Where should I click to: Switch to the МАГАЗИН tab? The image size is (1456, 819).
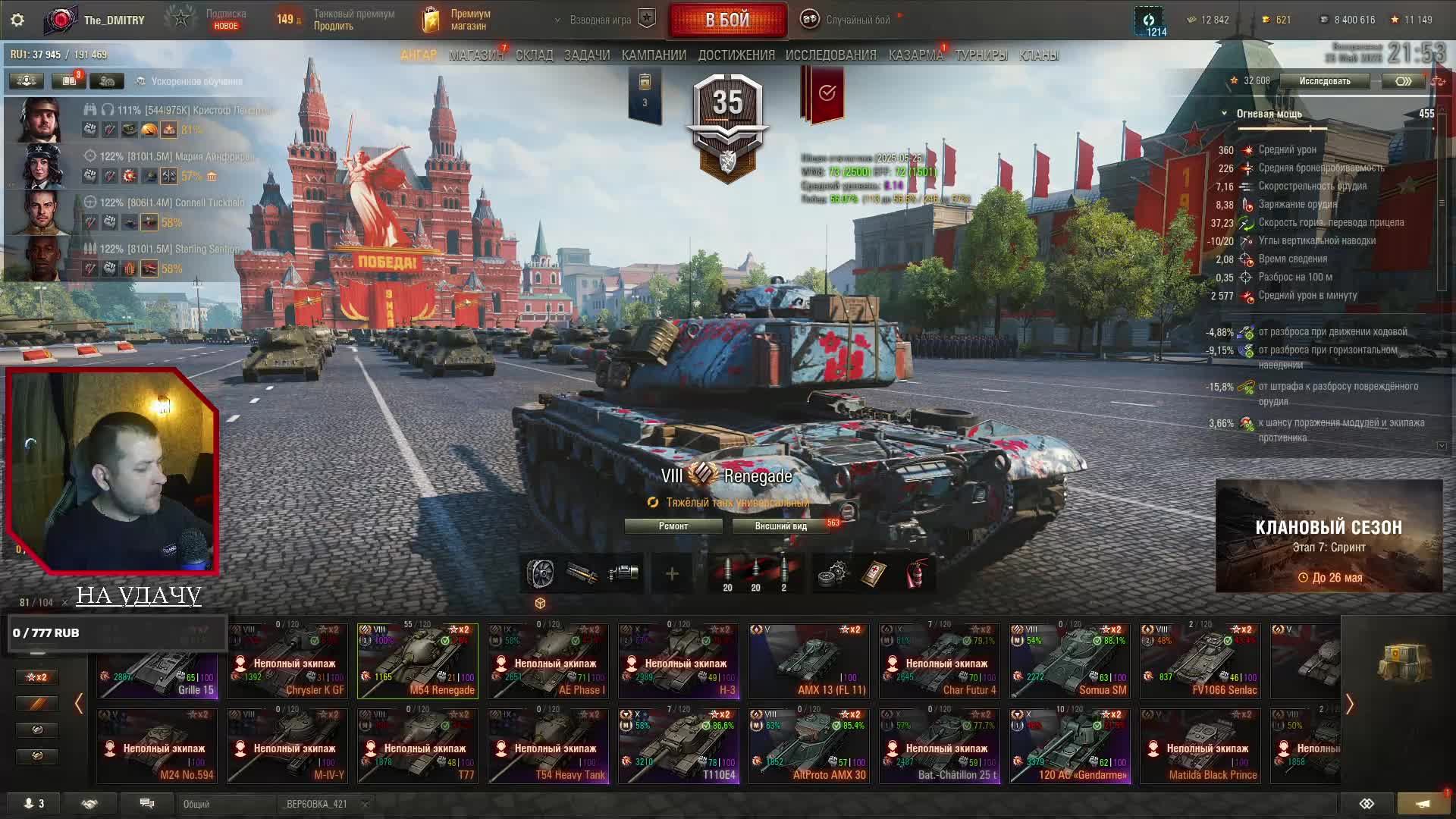pos(475,55)
